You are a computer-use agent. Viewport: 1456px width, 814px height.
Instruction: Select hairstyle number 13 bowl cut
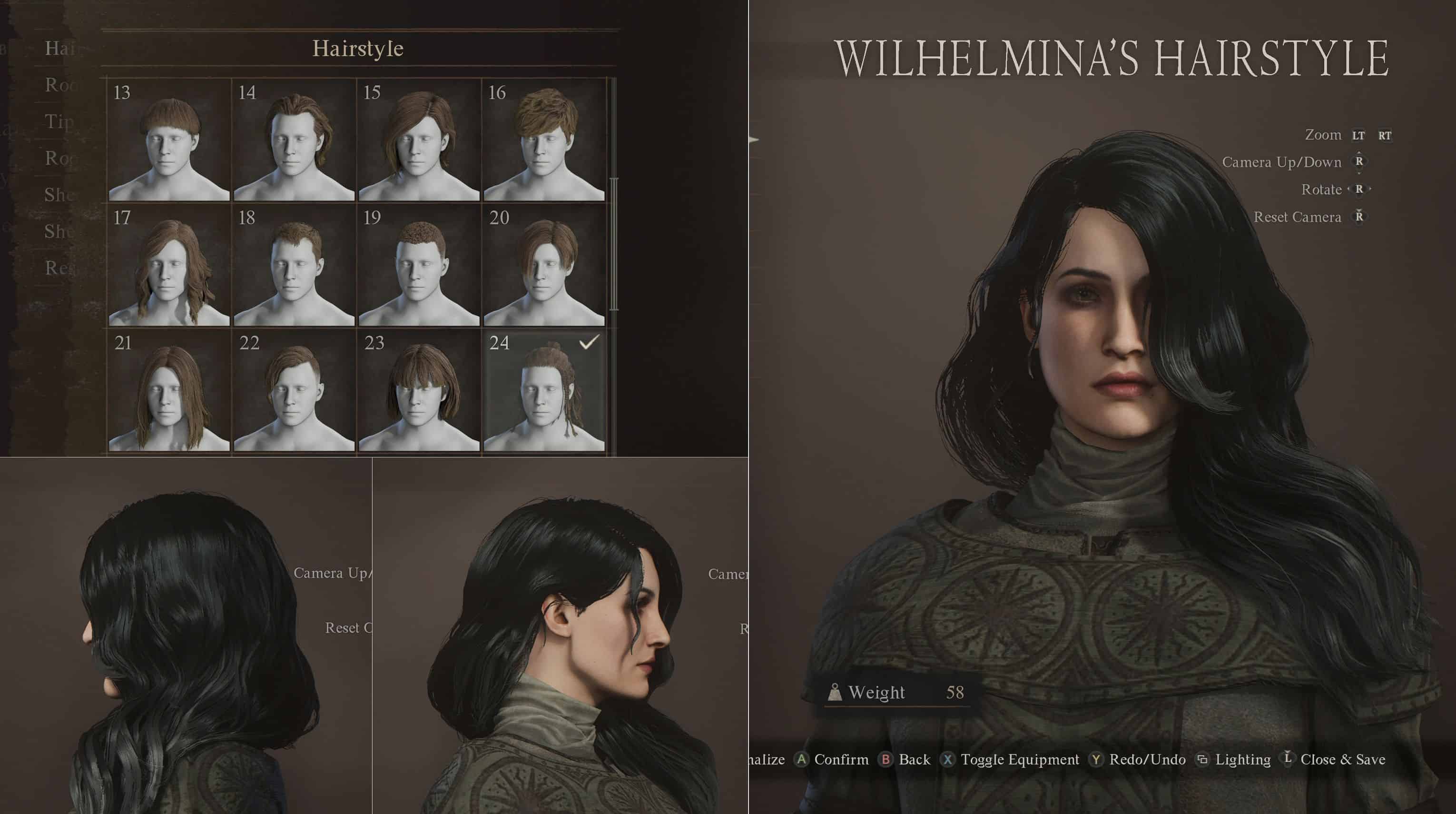[169, 140]
